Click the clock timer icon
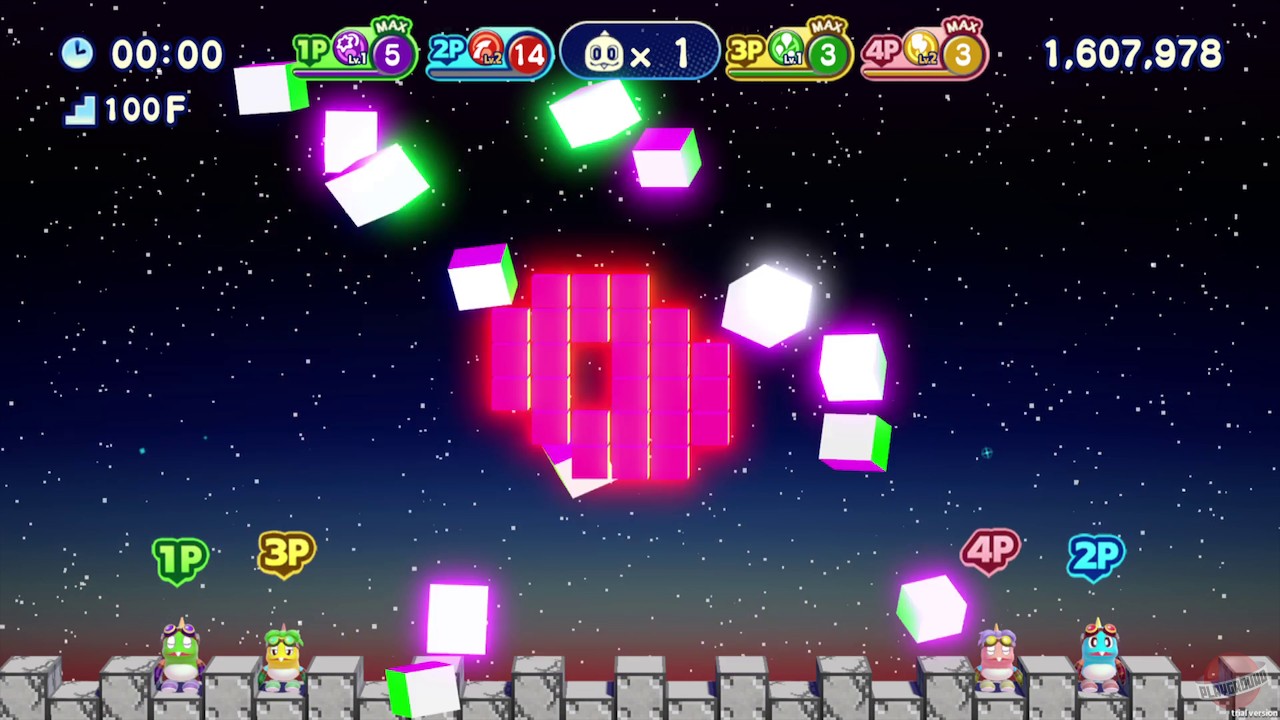The height and width of the screenshot is (720, 1280). pos(78,54)
